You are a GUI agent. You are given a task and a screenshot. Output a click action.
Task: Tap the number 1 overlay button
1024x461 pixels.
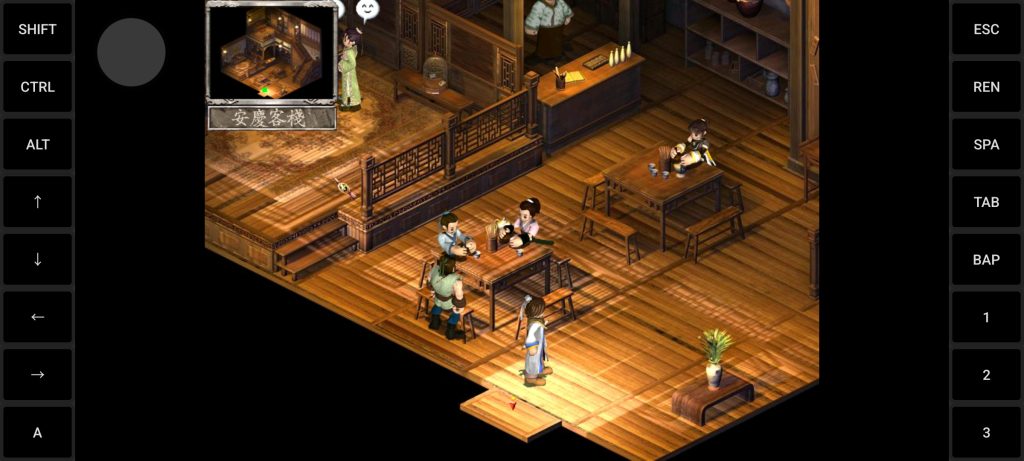point(986,317)
